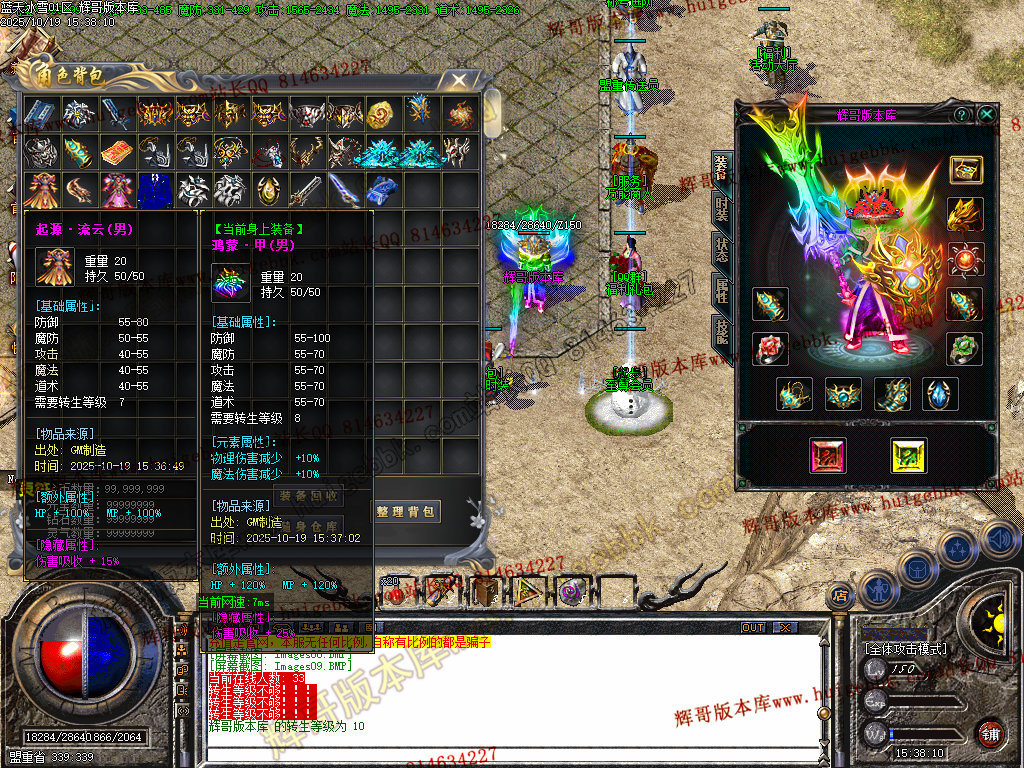Click the 整理背包 sort bag button
This screenshot has width=1024, height=768.
point(406,512)
